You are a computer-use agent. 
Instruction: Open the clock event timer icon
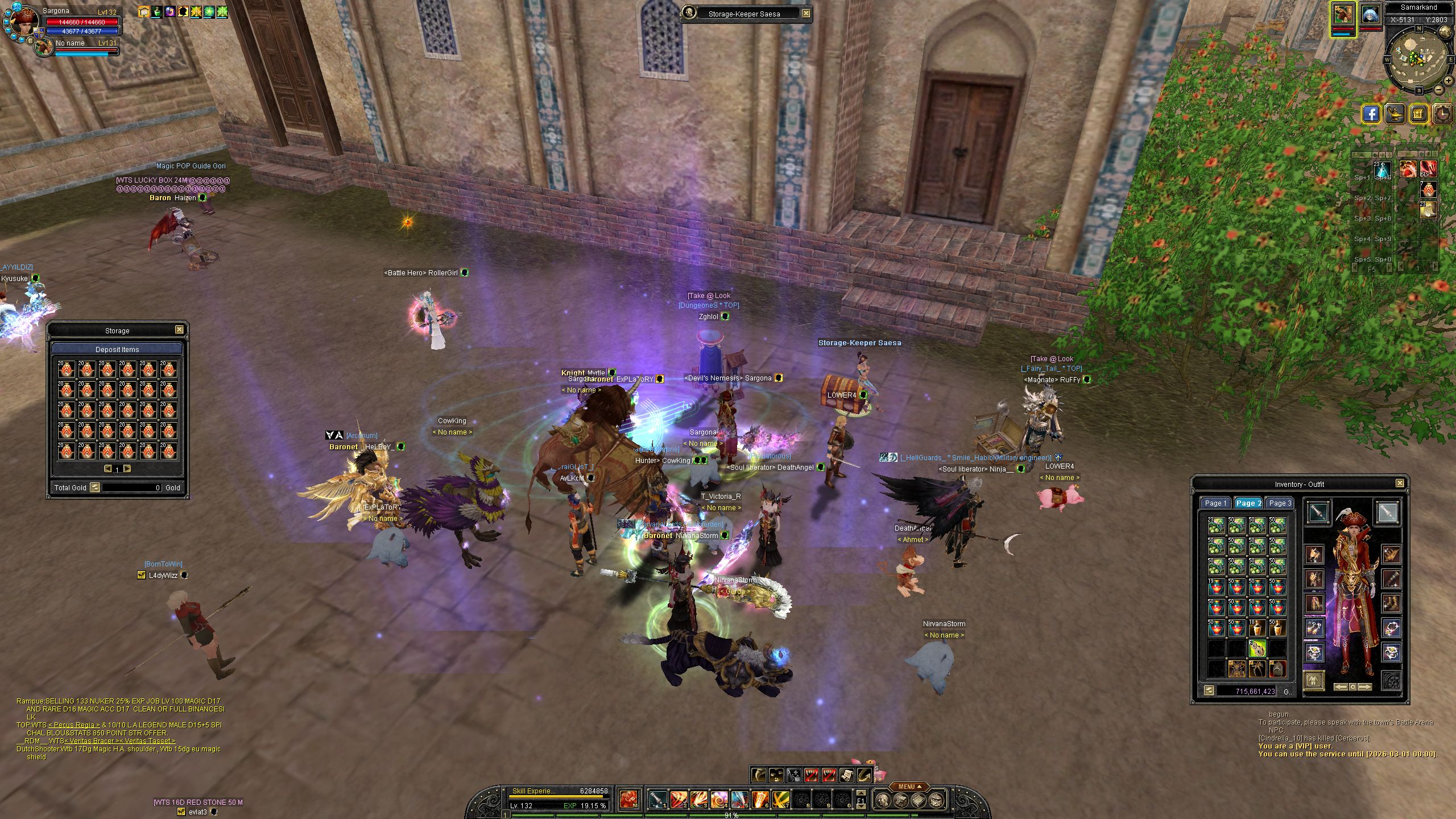point(1442,114)
